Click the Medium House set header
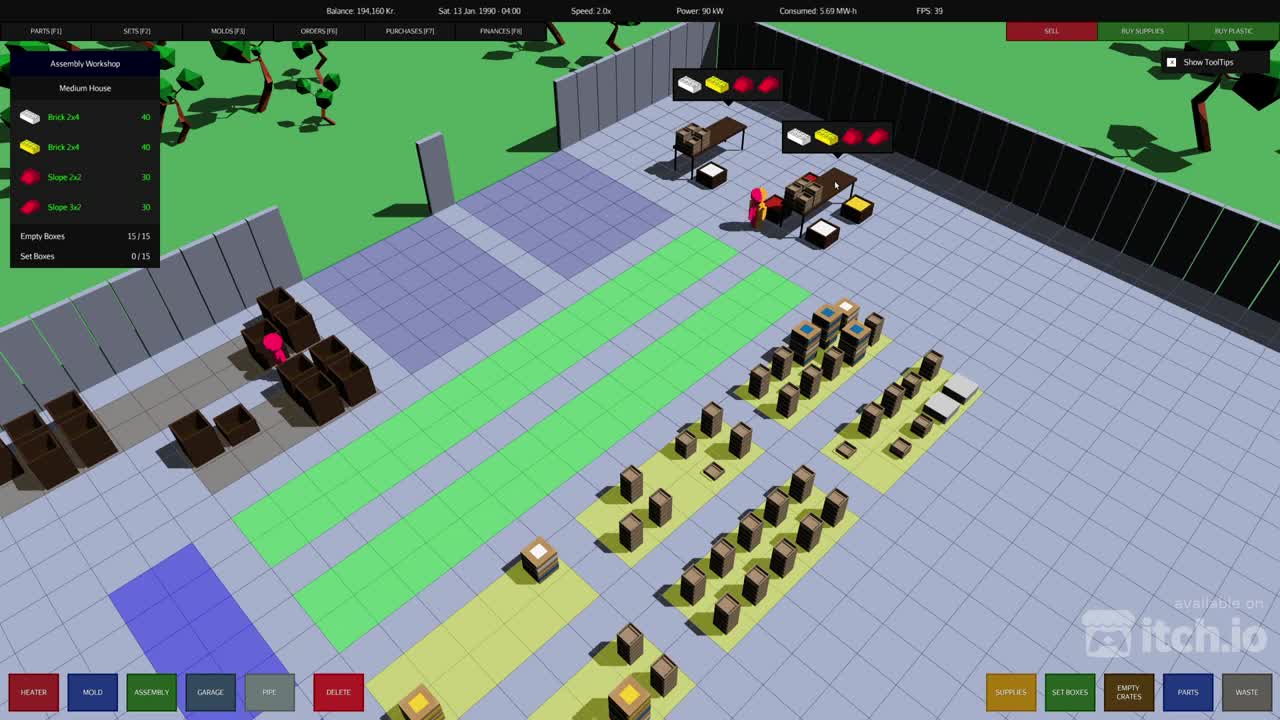 tap(84, 88)
